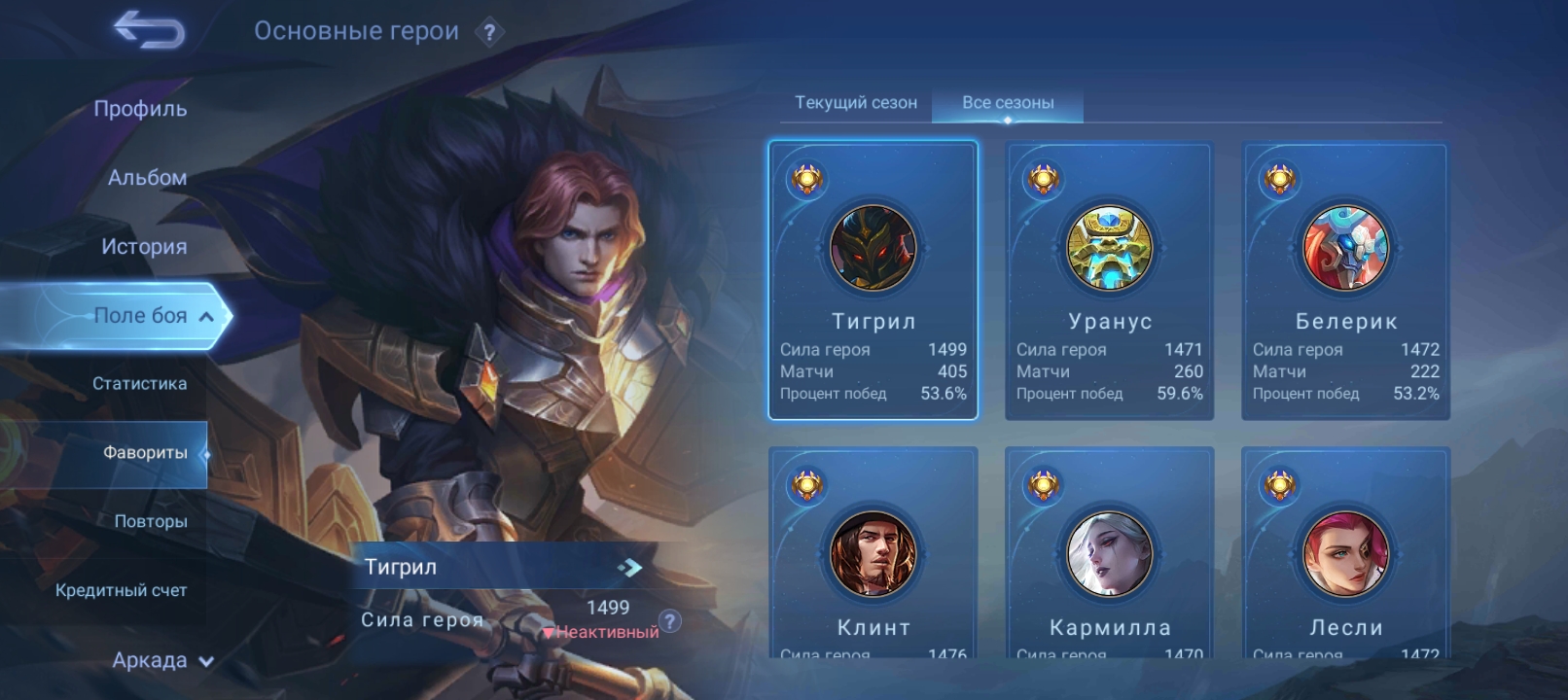Click the arrow on the Тигрил name bar
Screen dimensions: 1568x700
coord(629,567)
